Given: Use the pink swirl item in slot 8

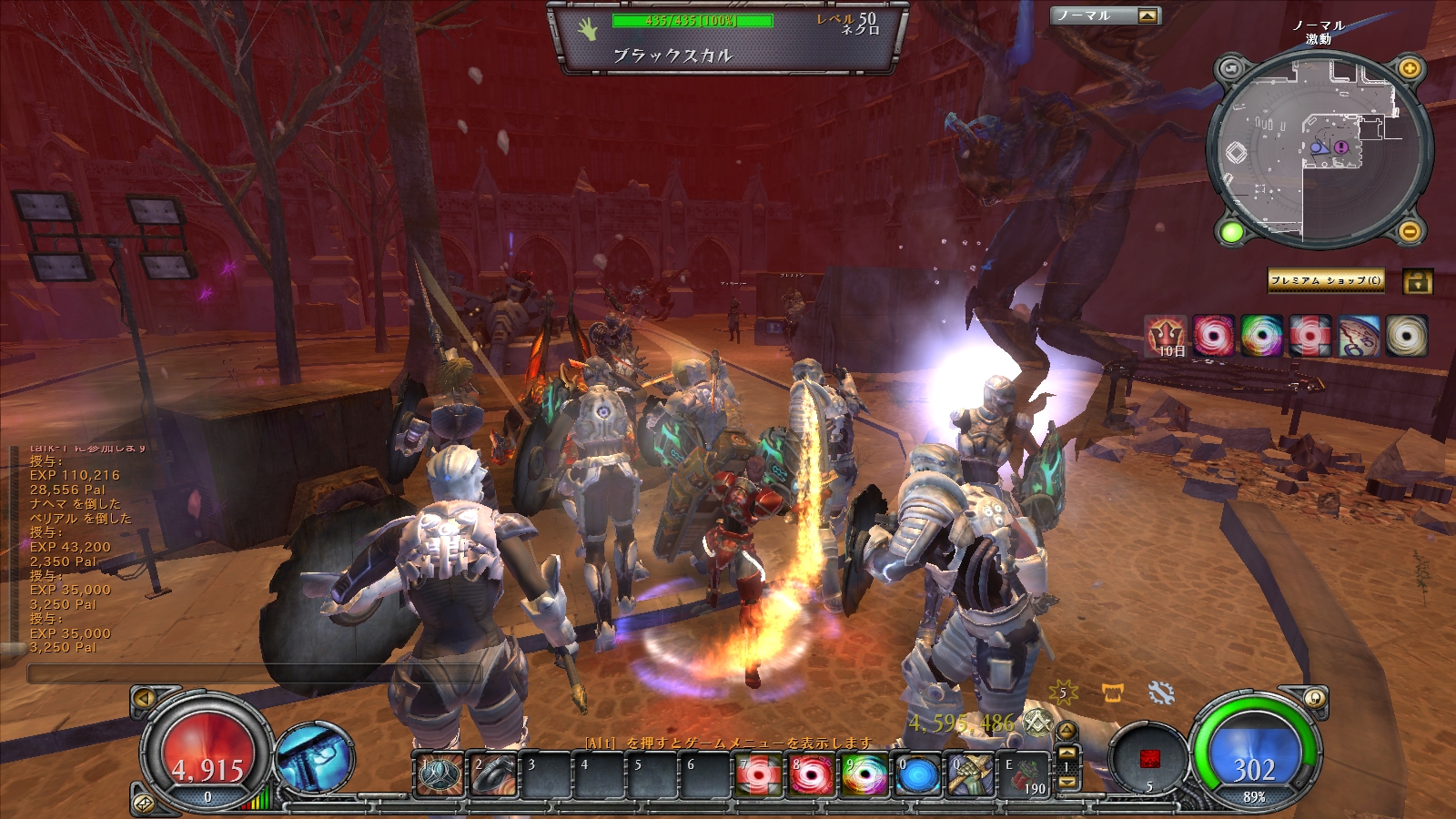Looking at the screenshot, I should click(811, 776).
